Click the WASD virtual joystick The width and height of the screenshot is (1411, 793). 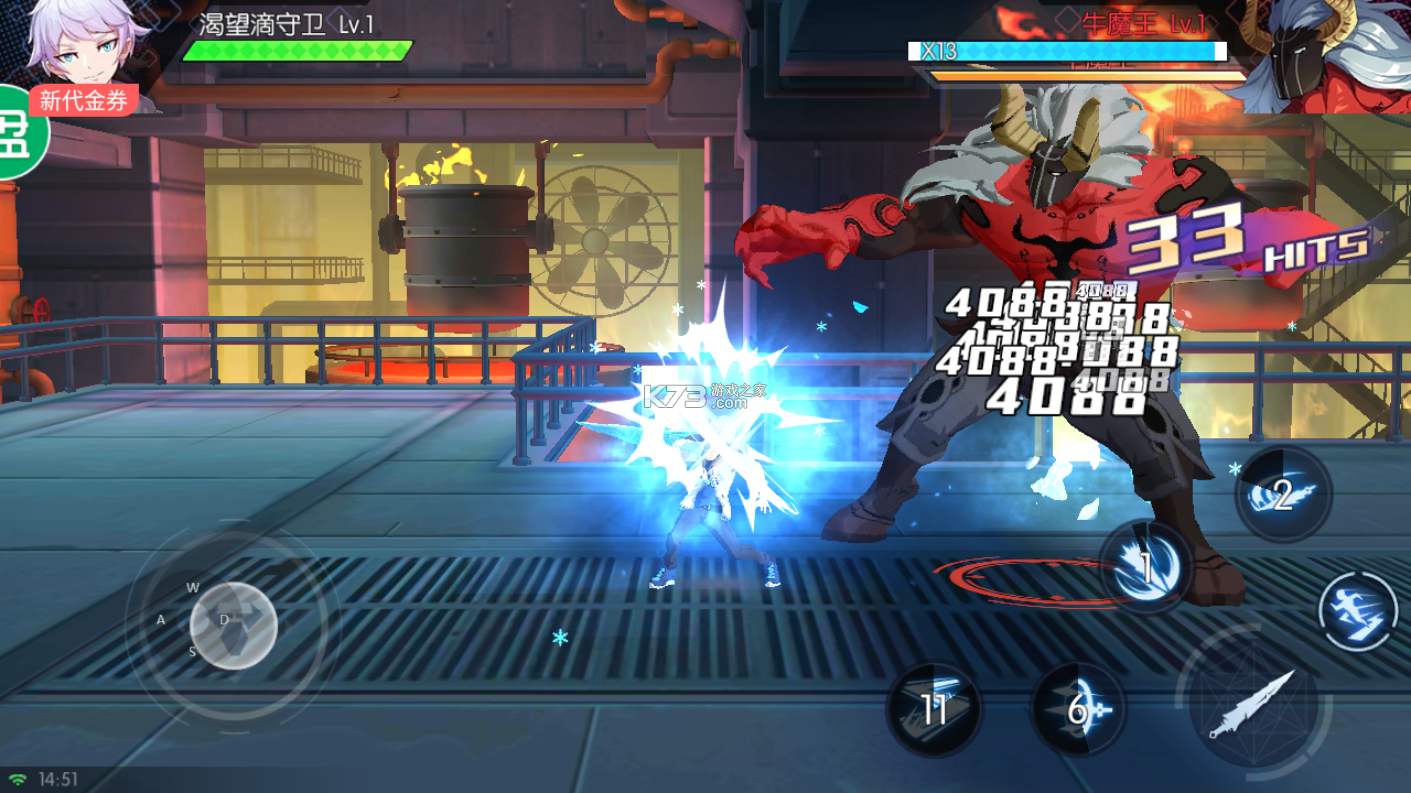coord(232,625)
